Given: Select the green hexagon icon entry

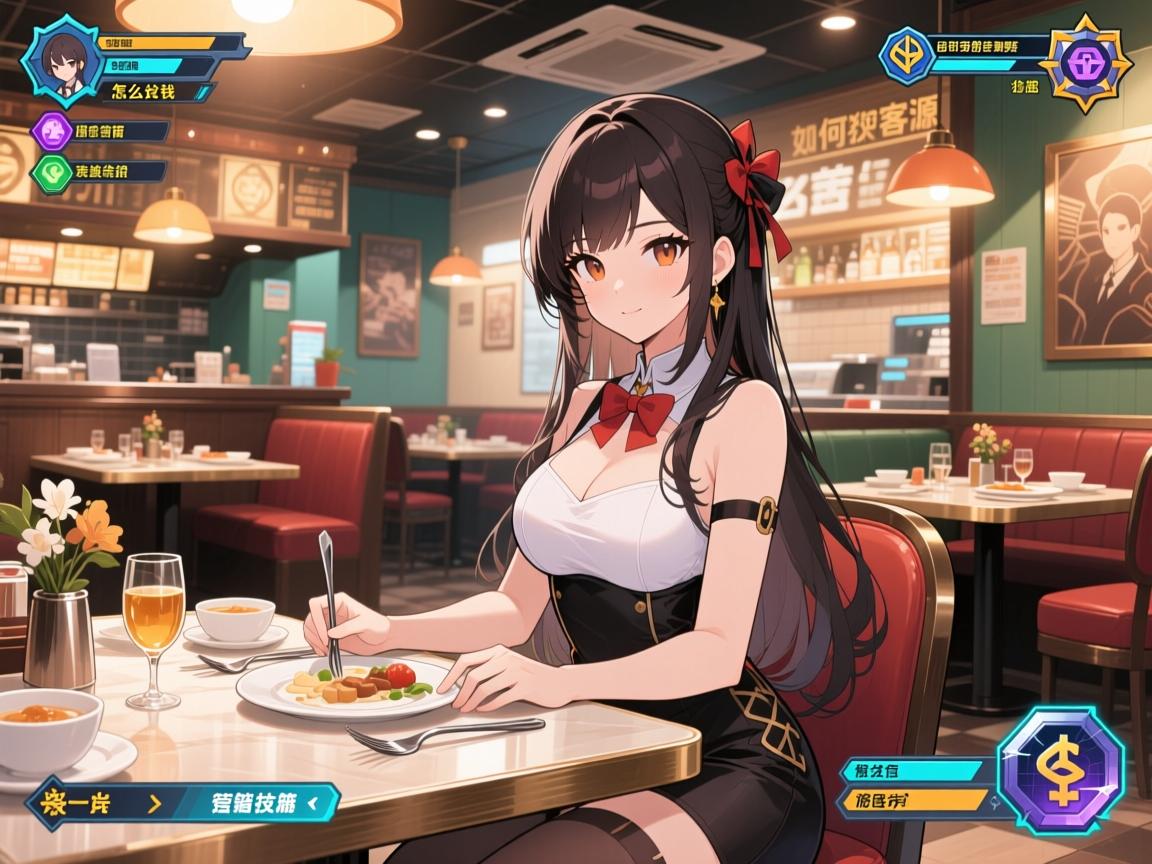Looking at the screenshot, I should (49, 171).
